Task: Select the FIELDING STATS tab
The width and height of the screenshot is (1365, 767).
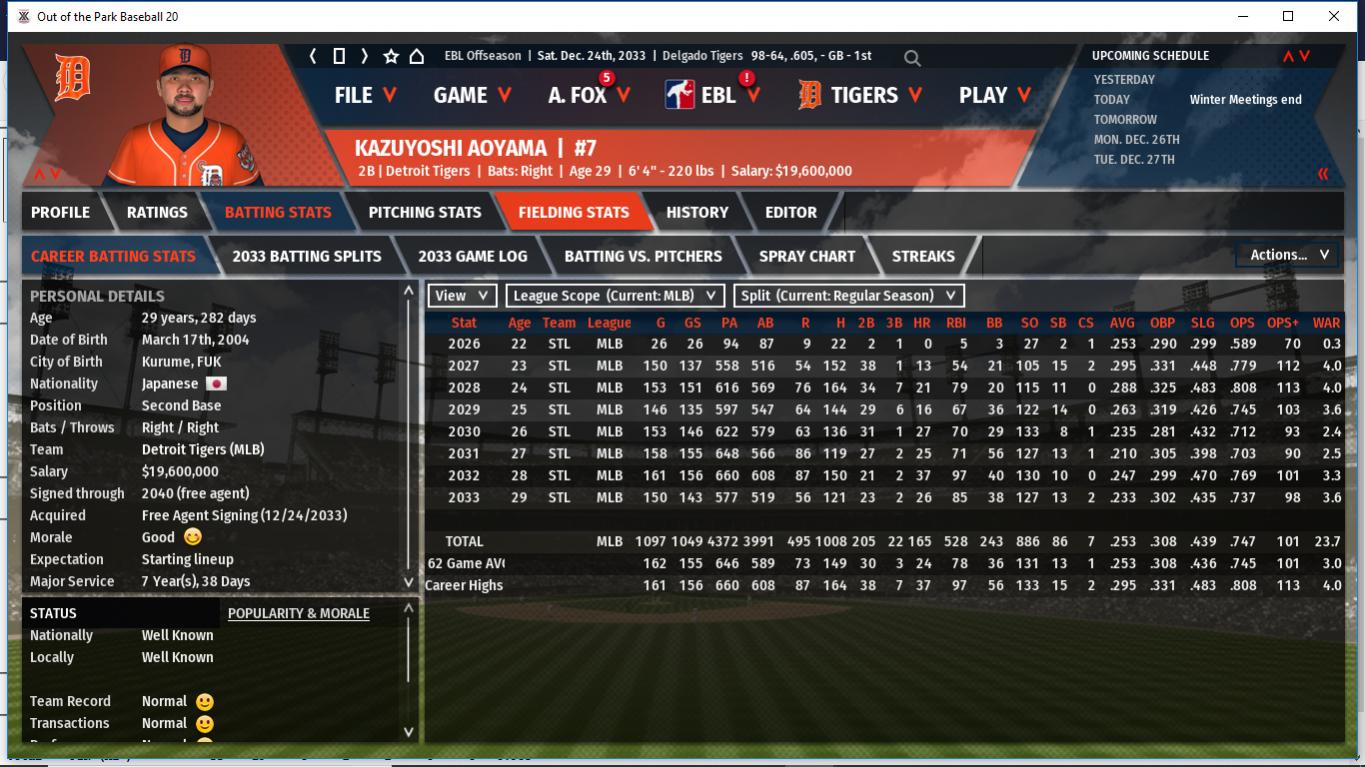Action: click(x=573, y=212)
